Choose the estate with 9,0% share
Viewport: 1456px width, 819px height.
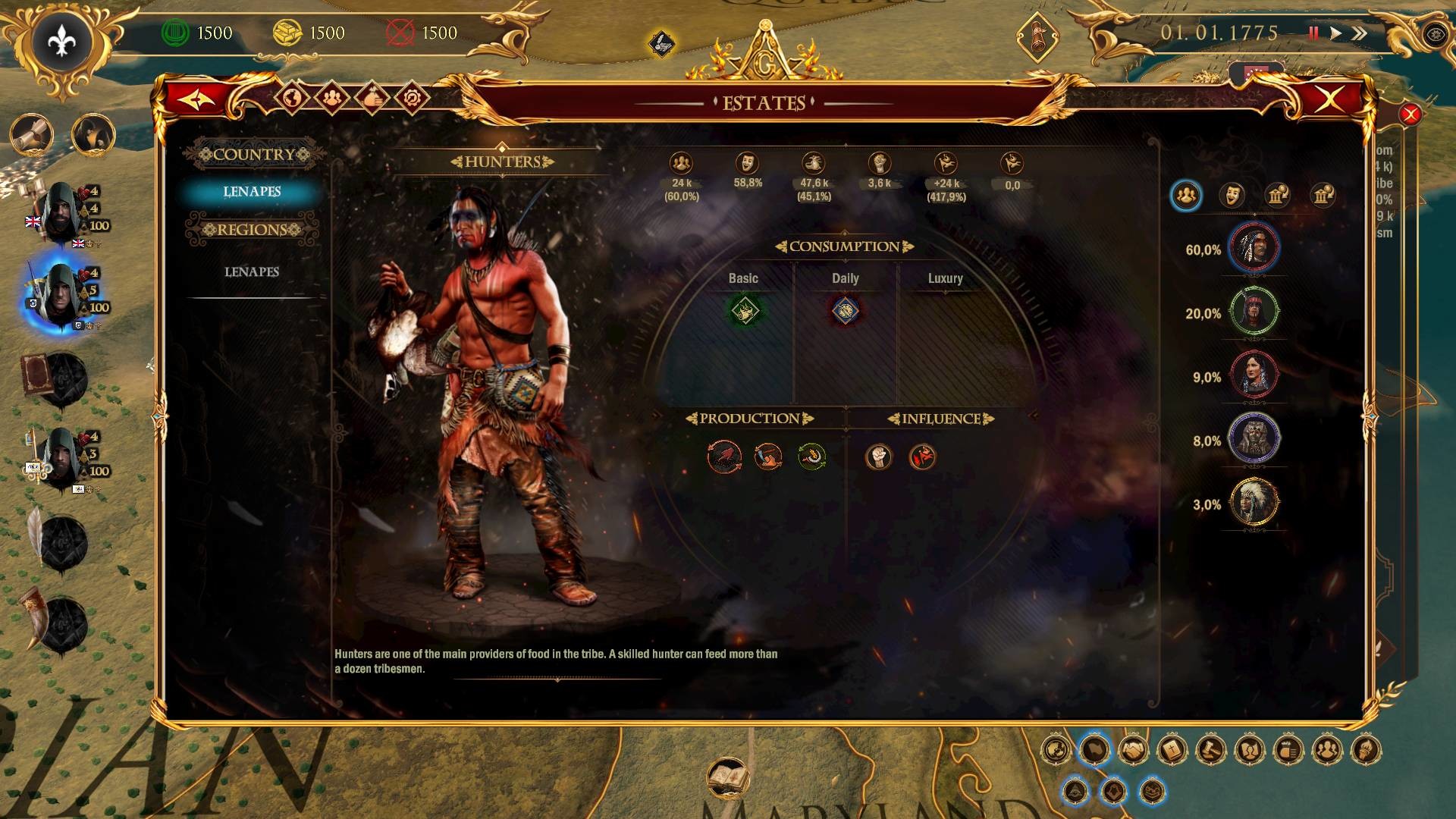coord(1254,375)
